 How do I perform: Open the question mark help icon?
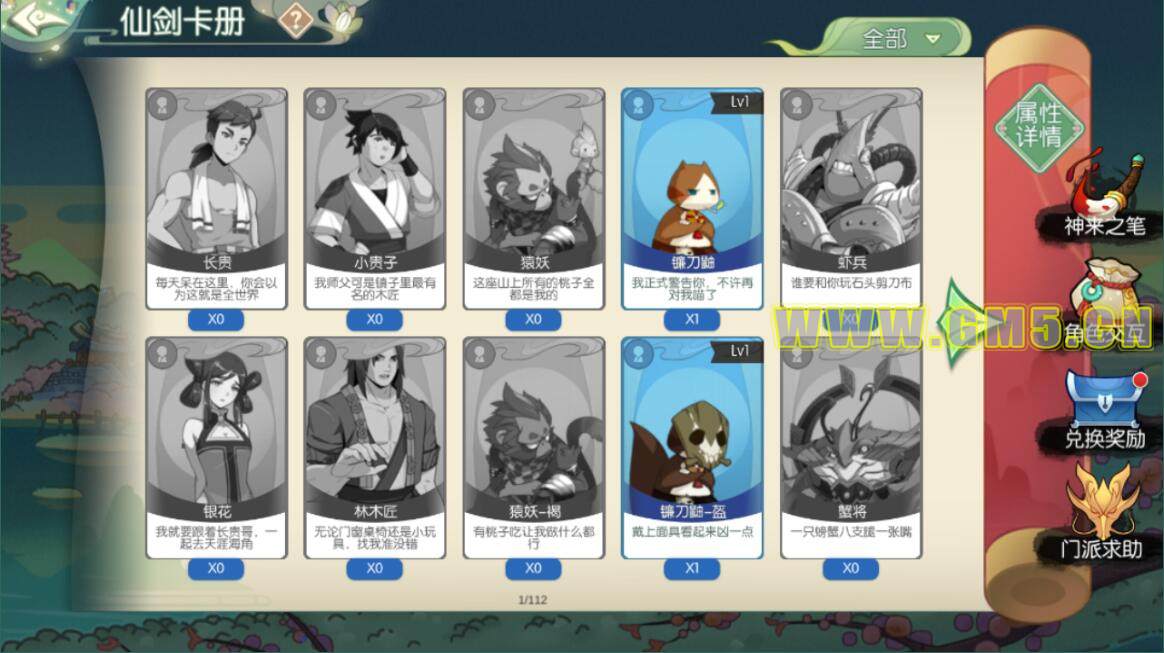[x=295, y=20]
